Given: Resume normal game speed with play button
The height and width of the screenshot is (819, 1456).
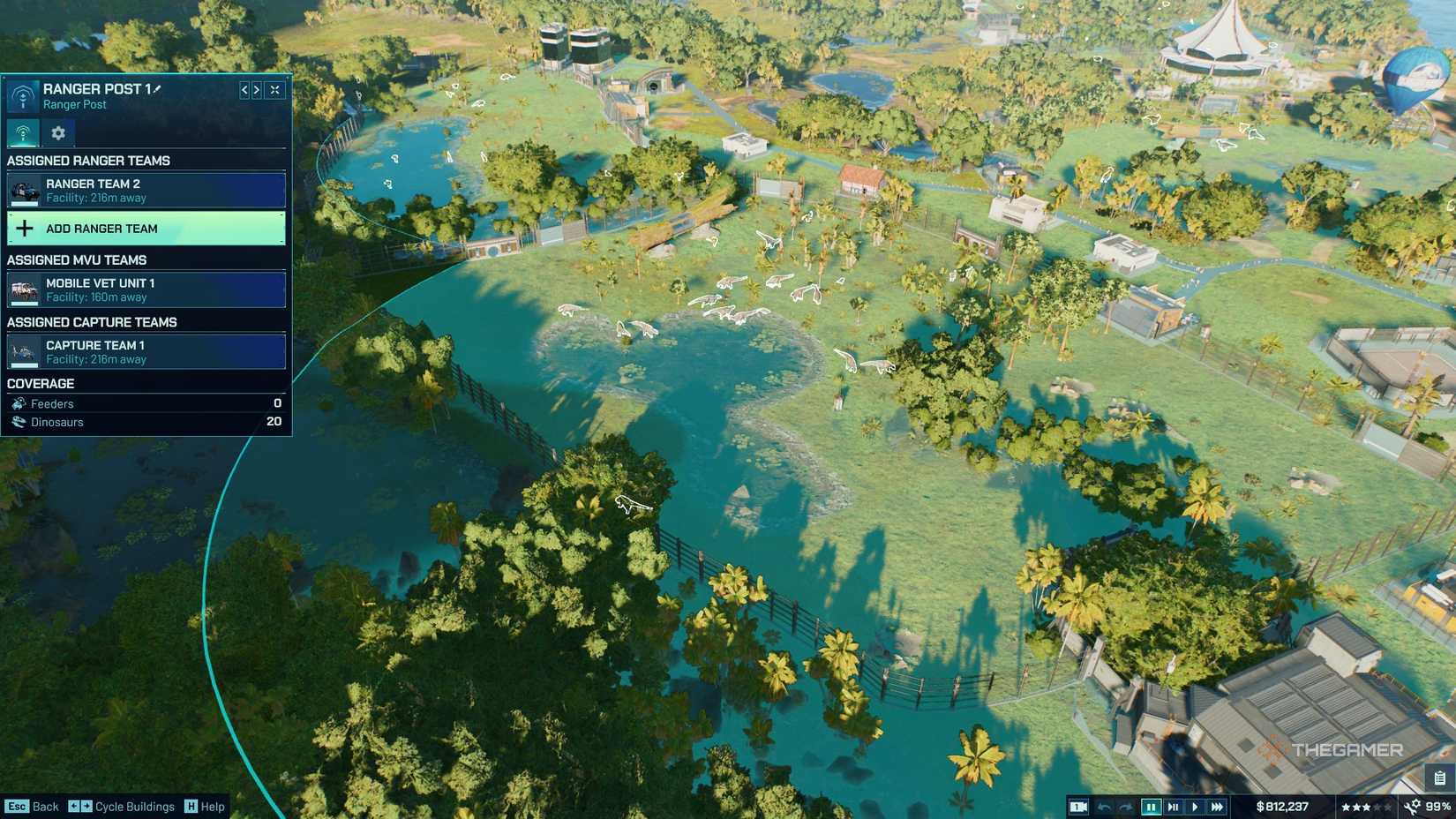Looking at the screenshot, I should [x=1196, y=806].
